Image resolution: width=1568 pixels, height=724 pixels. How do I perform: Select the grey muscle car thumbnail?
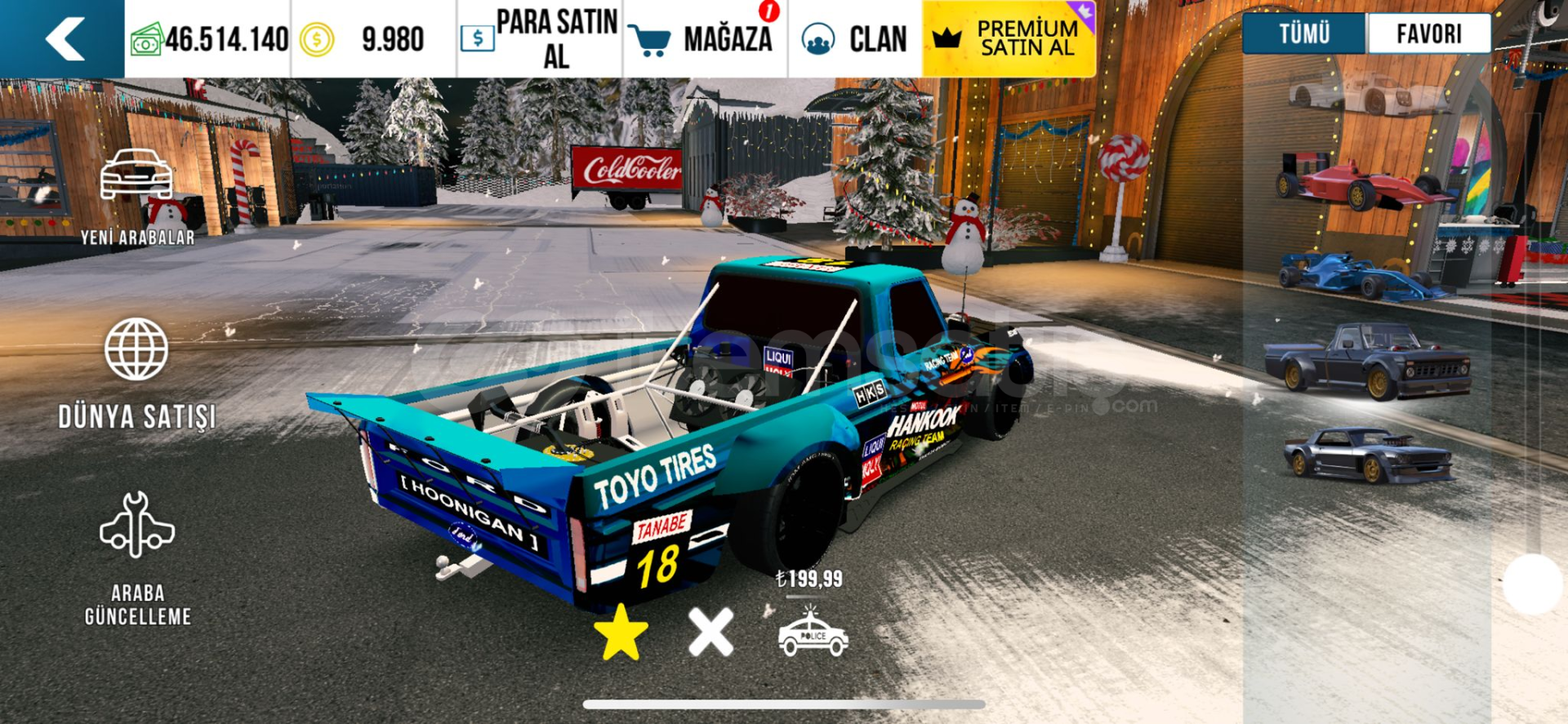(x=1368, y=454)
